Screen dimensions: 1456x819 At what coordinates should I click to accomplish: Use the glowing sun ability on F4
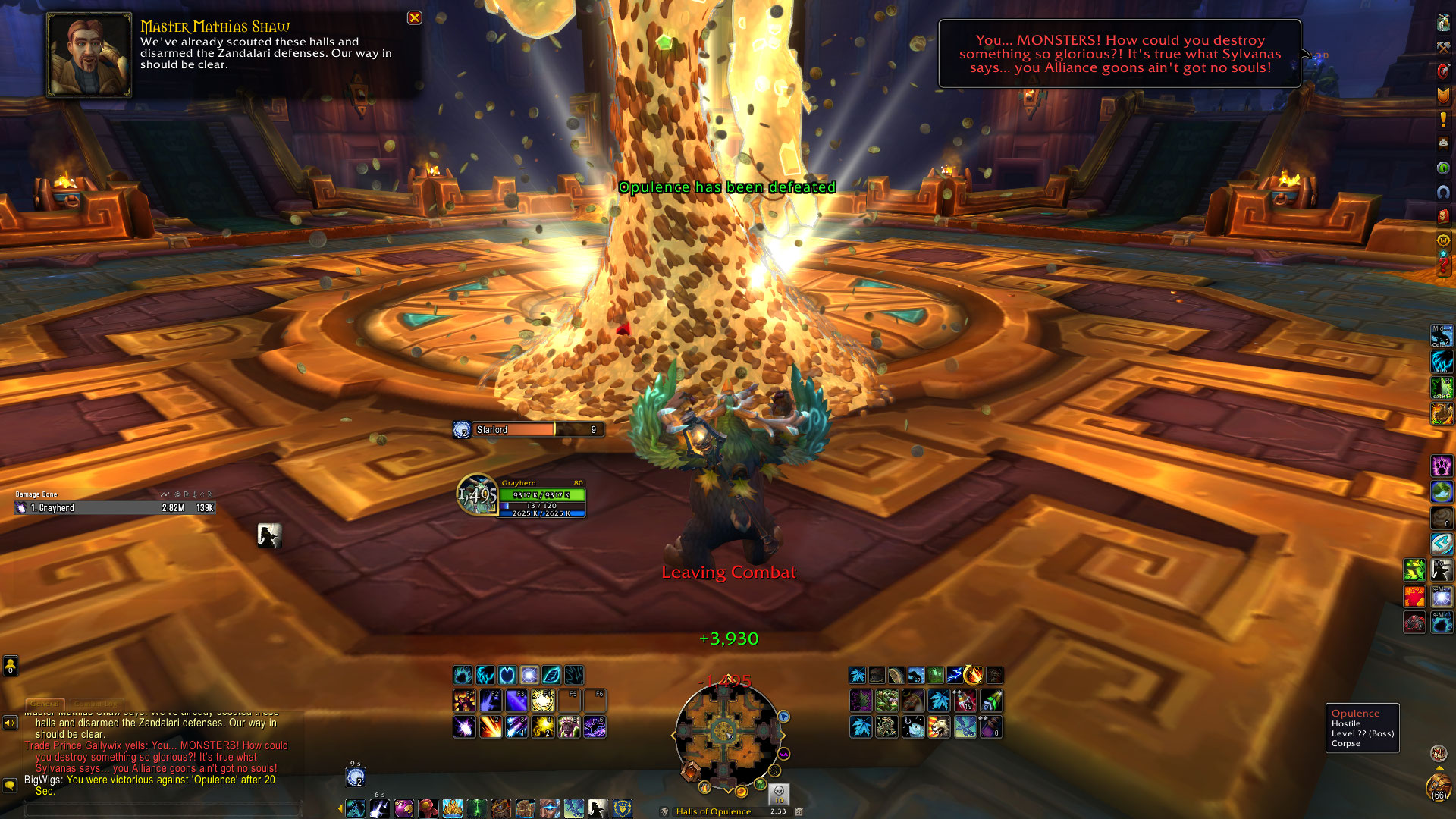click(542, 701)
